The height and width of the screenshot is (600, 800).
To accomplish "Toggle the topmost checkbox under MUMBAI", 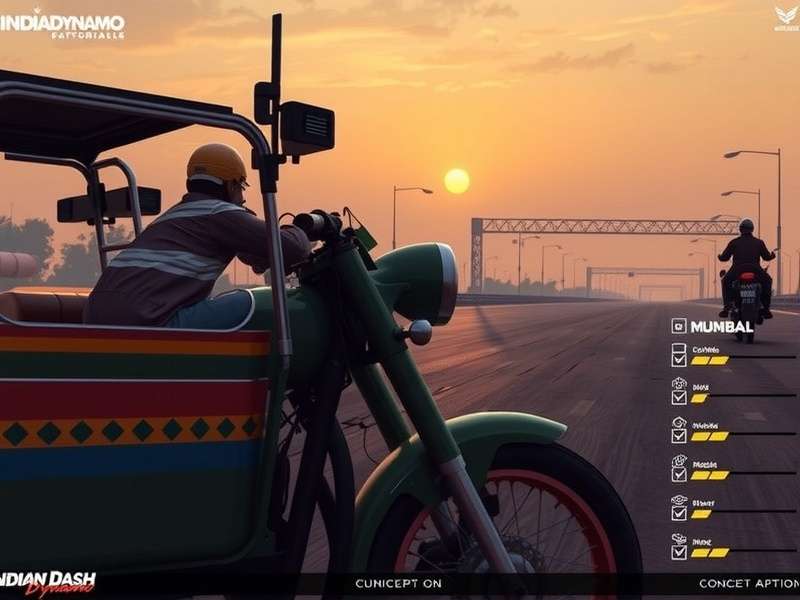I will coord(679,353).
